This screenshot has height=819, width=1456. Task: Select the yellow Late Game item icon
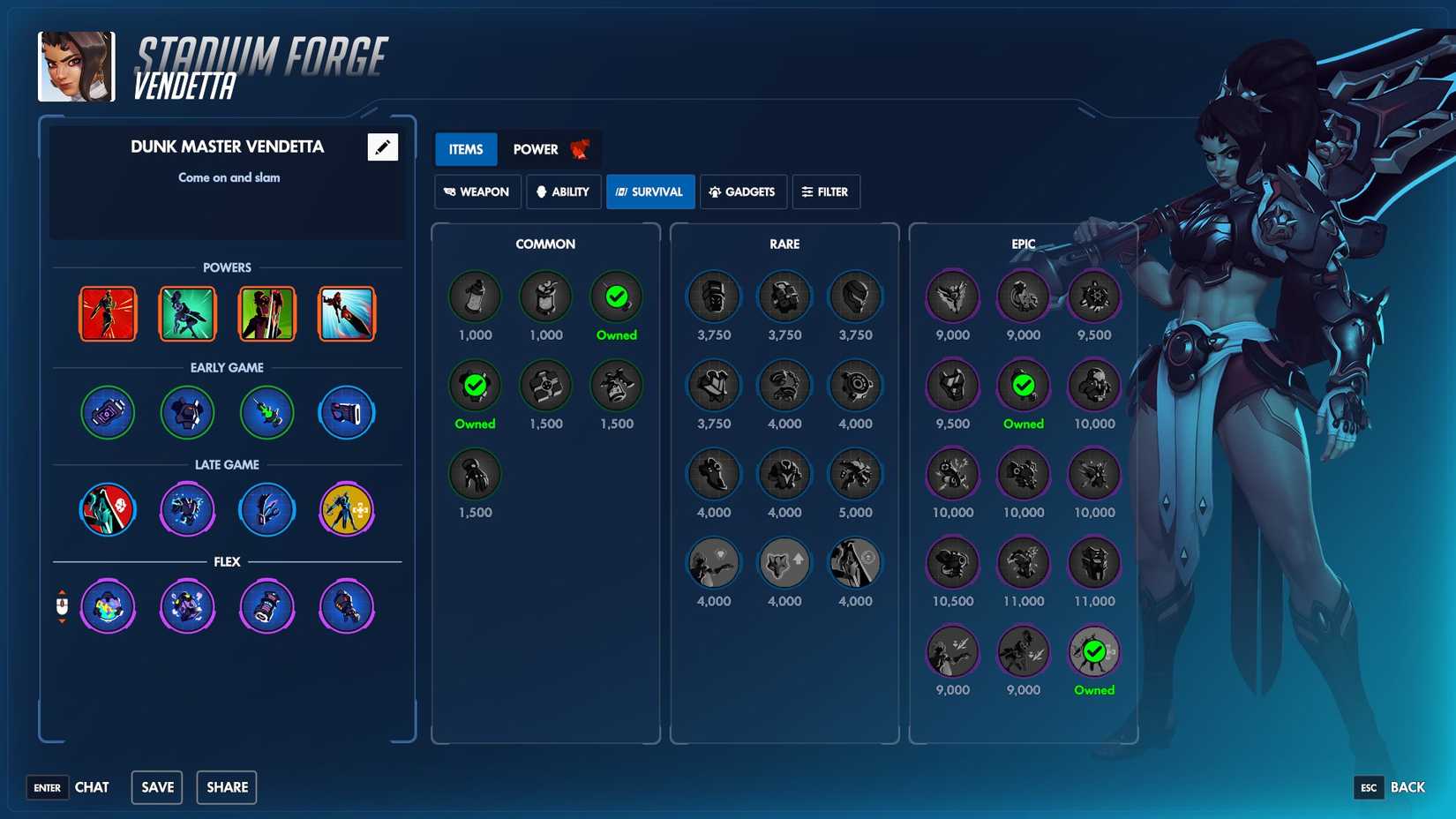pyautogui.click(x=346, y=509)
